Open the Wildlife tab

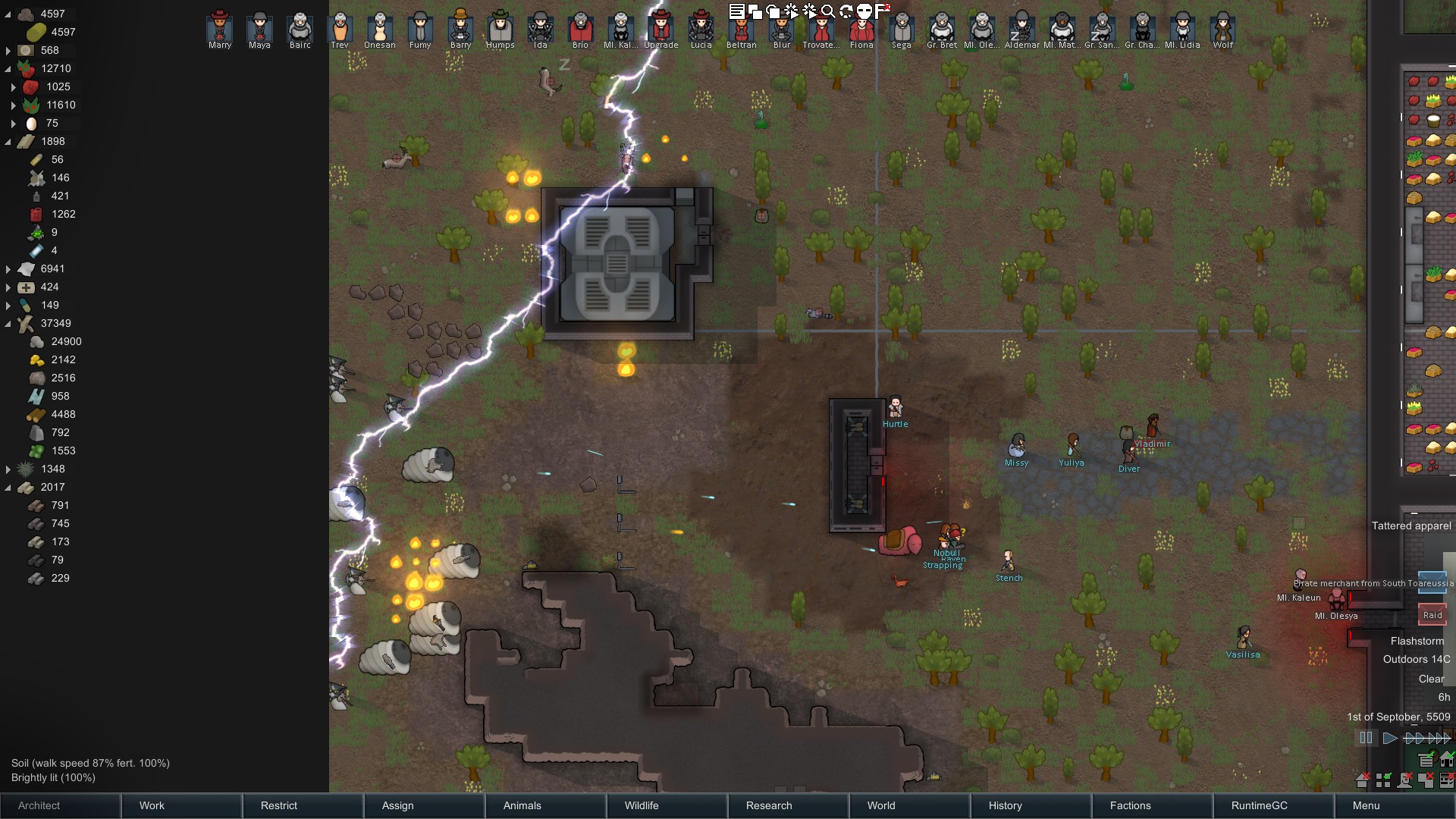point(667,805)
